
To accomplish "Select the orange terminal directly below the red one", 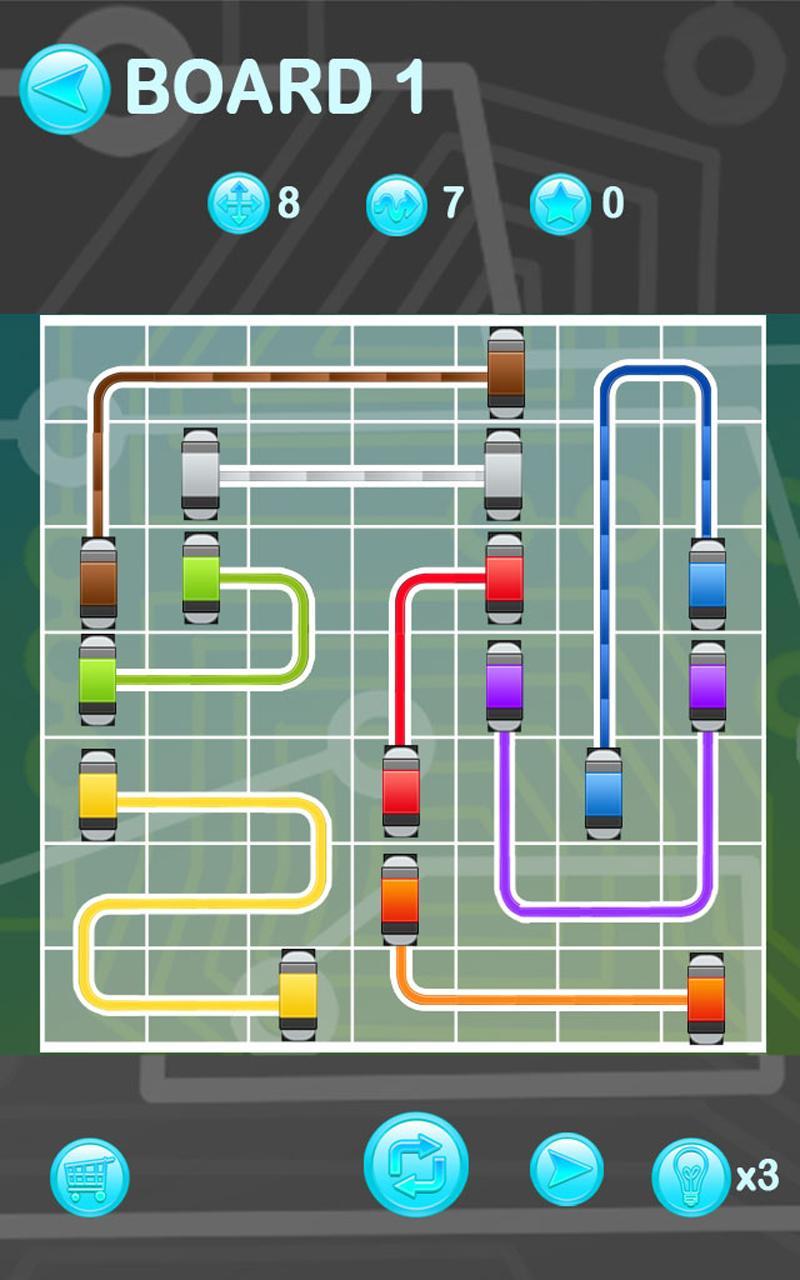I will coord(400,899).
